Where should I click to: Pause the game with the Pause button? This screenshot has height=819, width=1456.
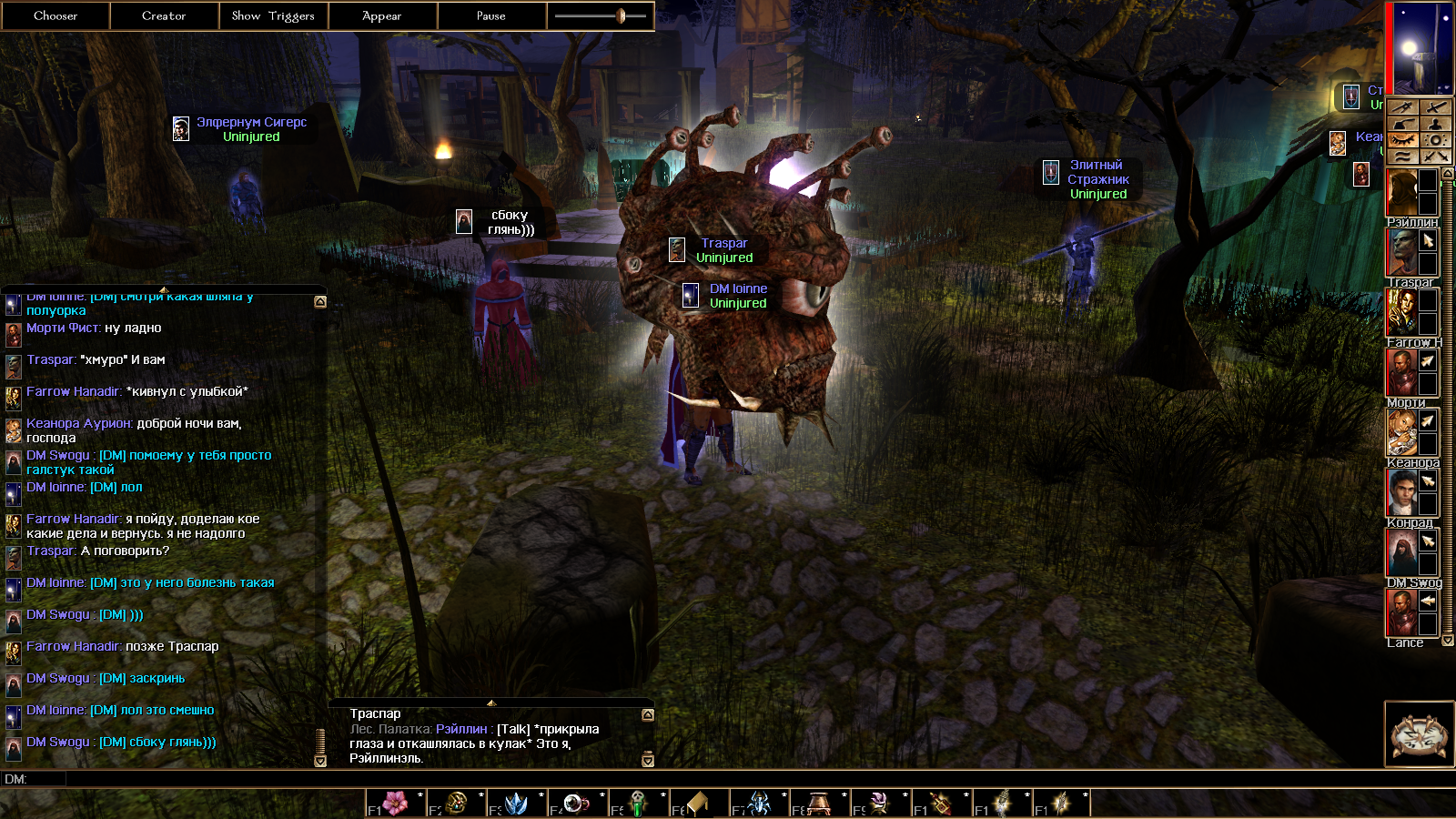[491, 15]
